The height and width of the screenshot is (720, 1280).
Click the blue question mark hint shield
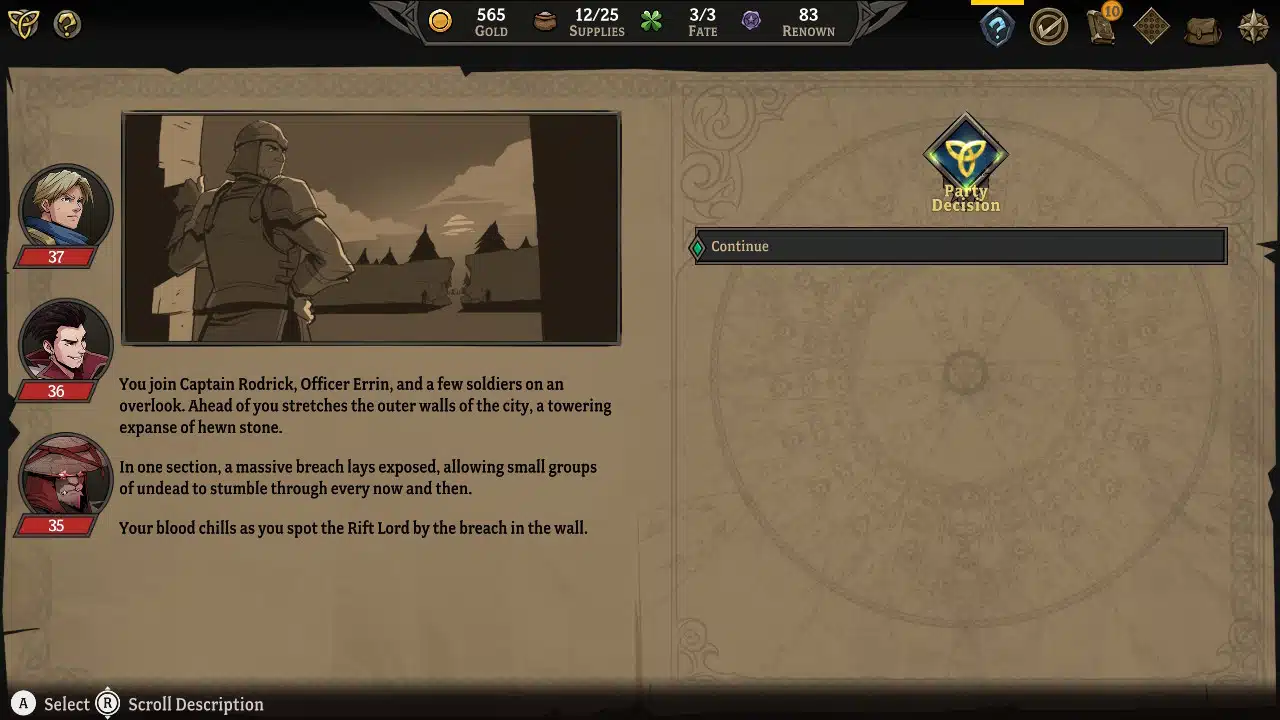coord(997,25)
